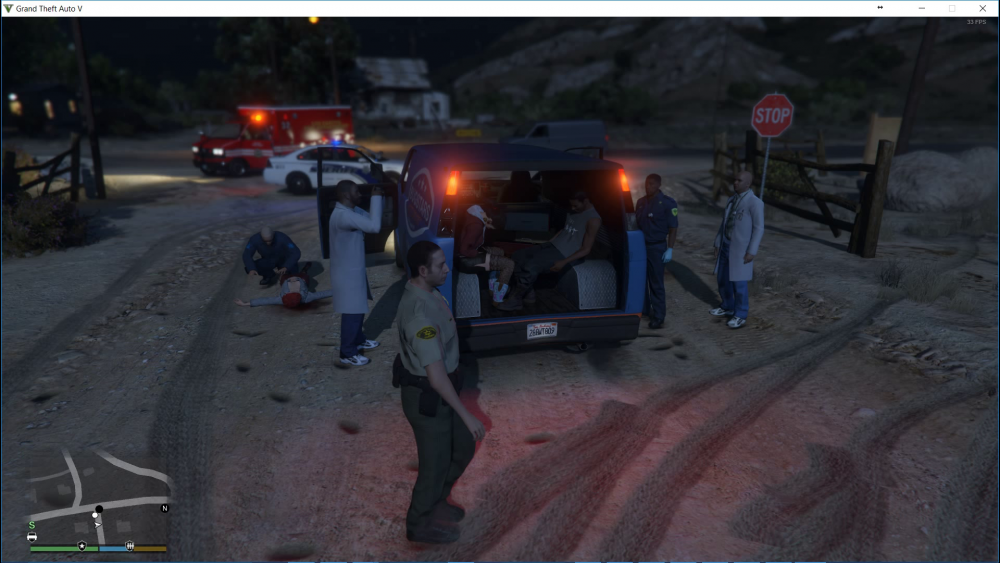Click the minimap radar

pos(98,494)
